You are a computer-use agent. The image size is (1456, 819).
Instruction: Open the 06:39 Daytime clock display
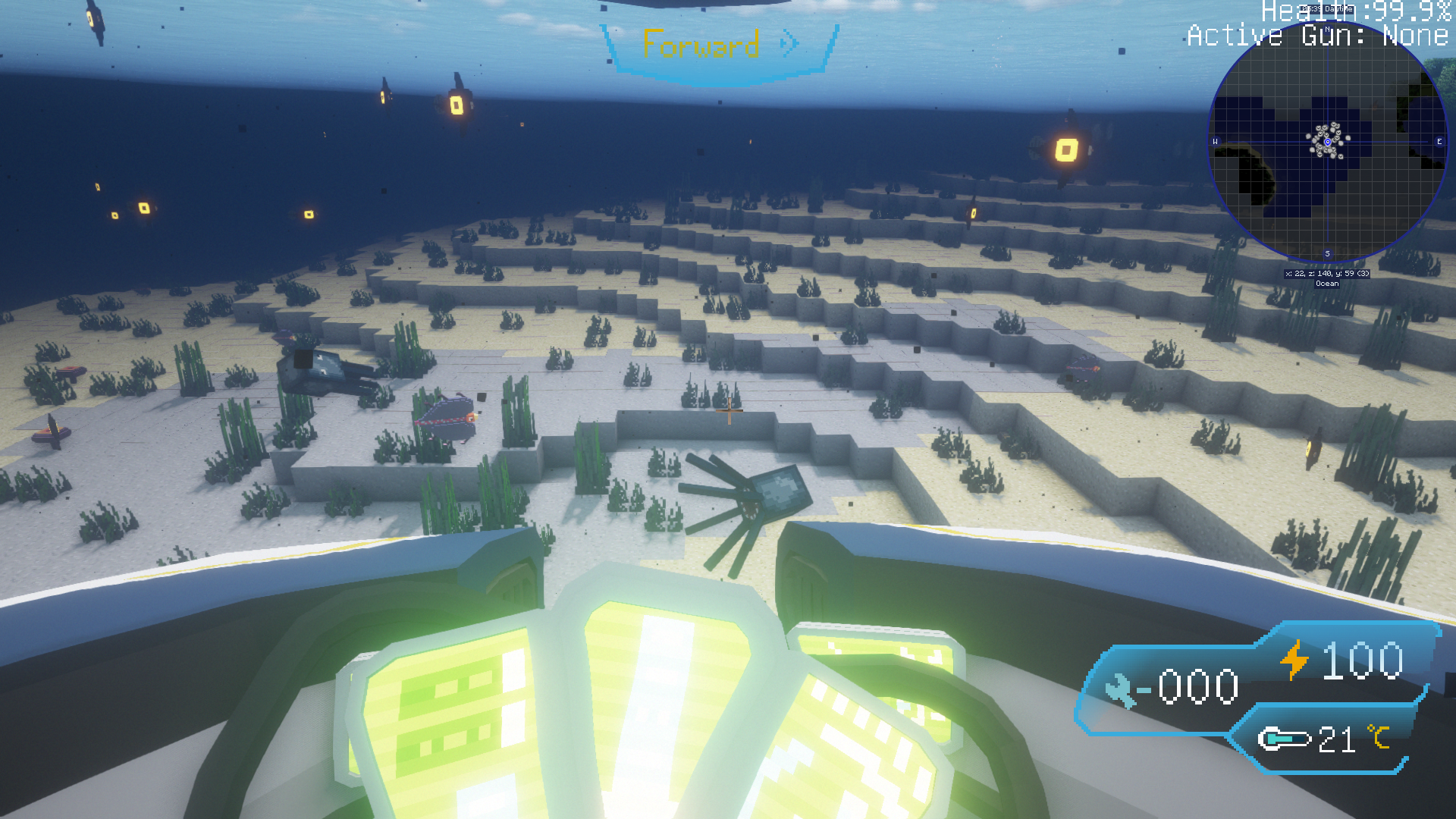[x=1328, y=9]
